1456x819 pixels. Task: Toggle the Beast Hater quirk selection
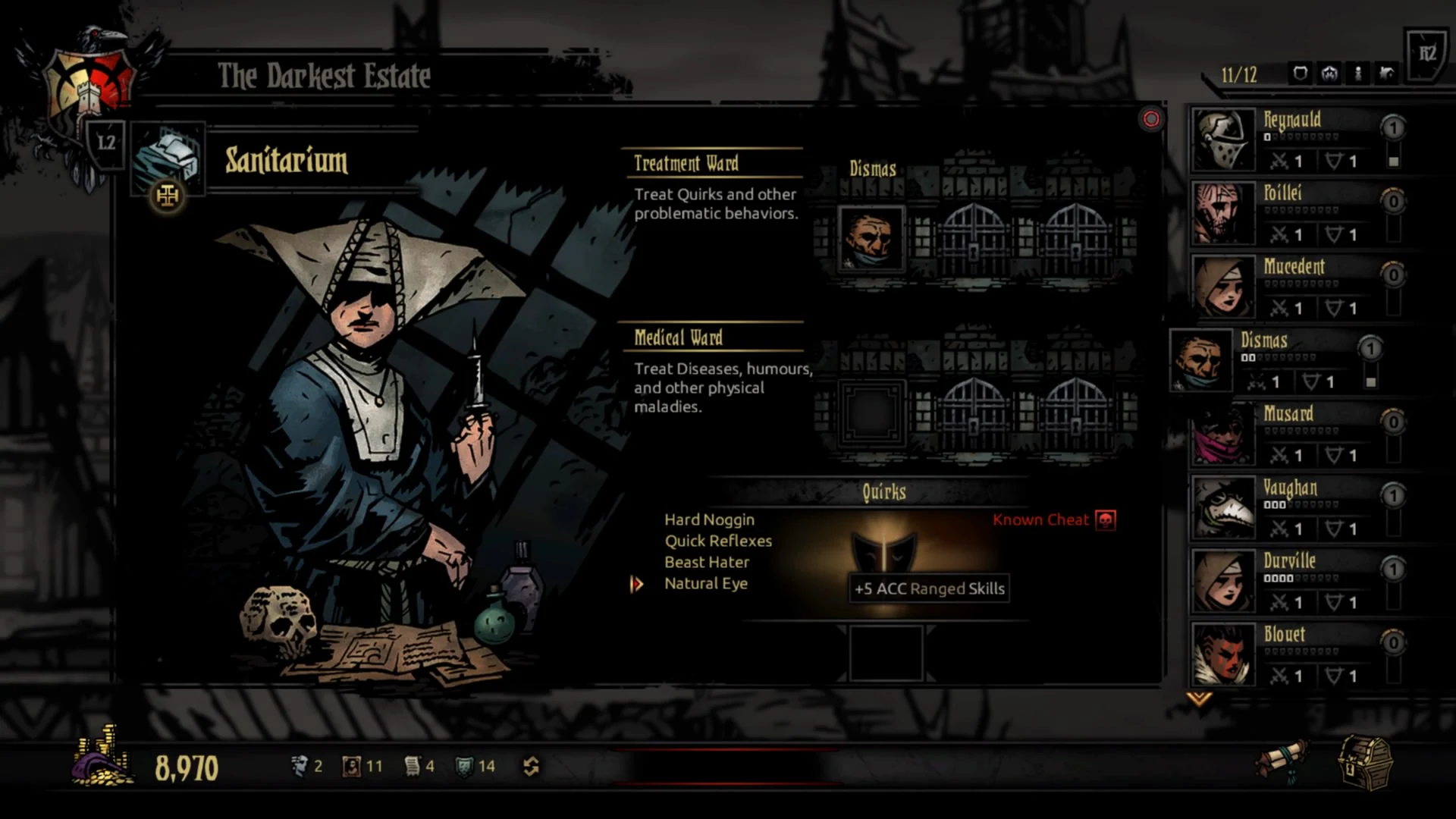pos(706,562)
